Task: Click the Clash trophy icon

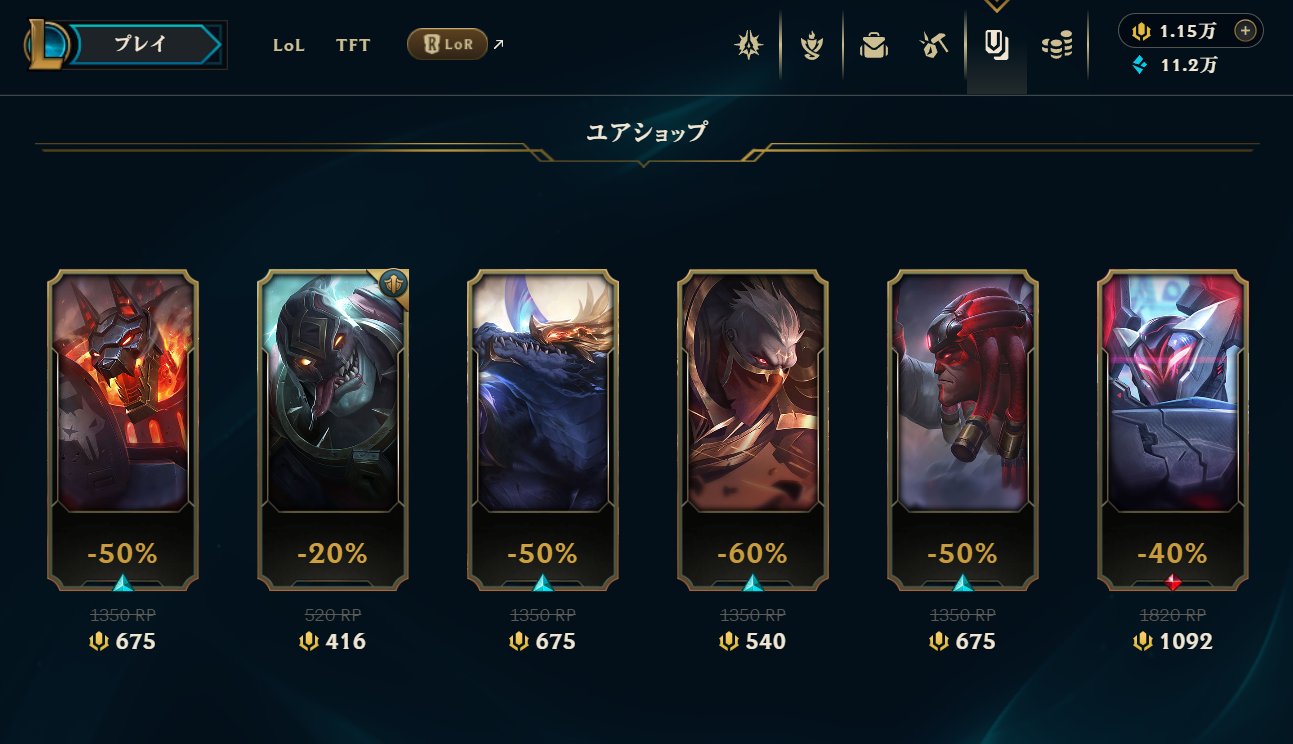Action: (812, 44)
